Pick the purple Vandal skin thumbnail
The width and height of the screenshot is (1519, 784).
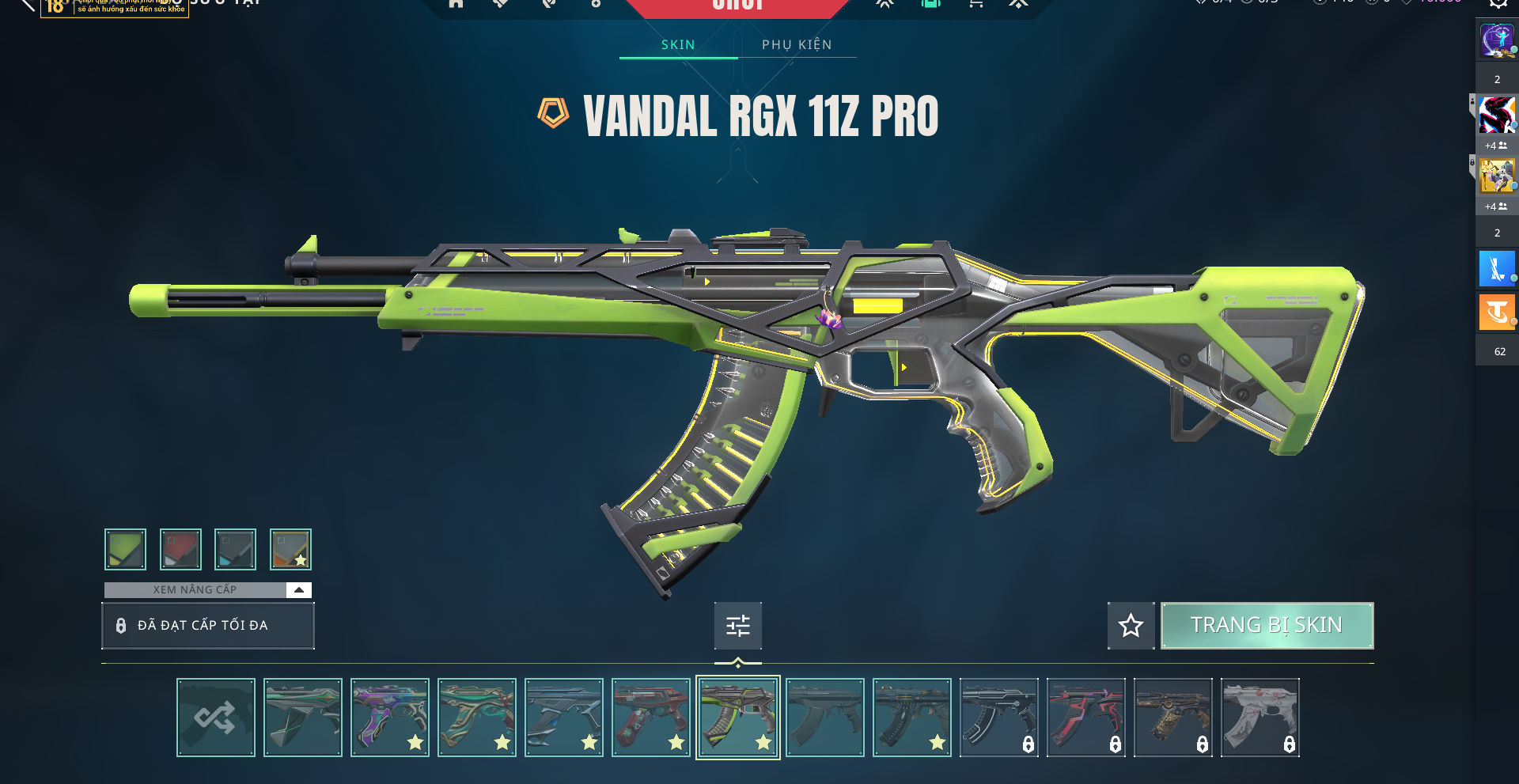(390, 718)
